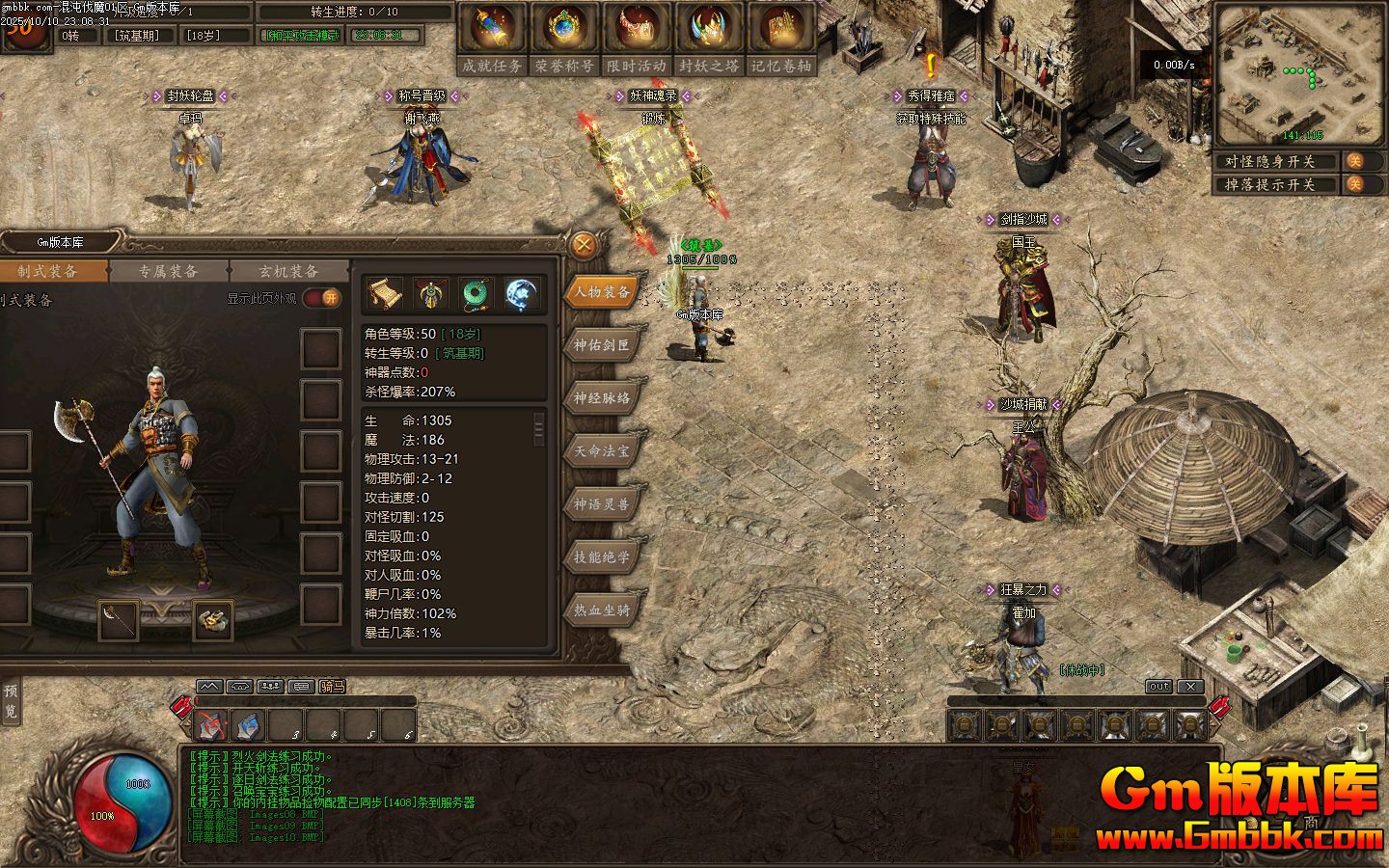1389x868 pixels.
Task: Toggle the 对怪隐身开关 switch
Action: point(1355,161)
